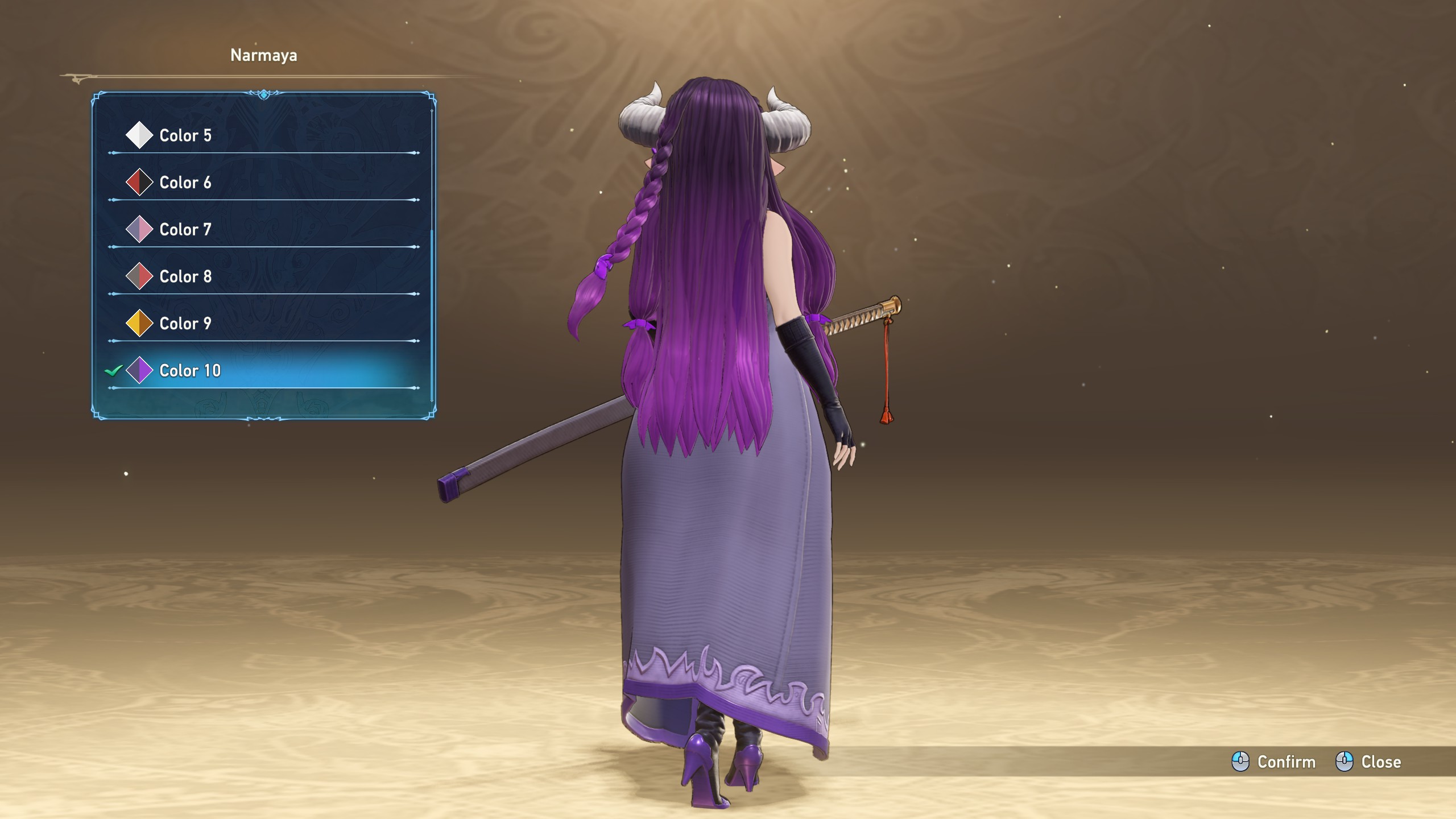Viewport: 1456px width, 819px height.
Task: Choose Color 6 from the list
Action: point(185,183)
